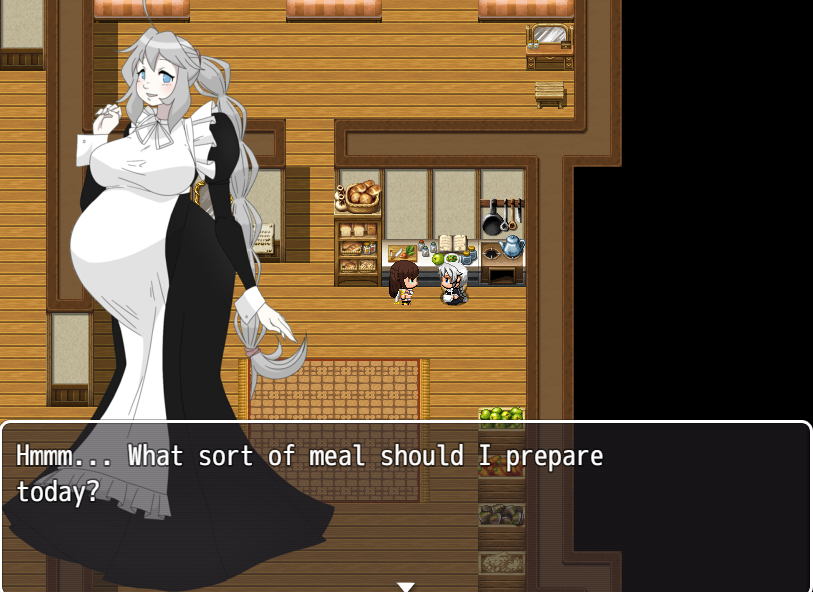Advance dialogue with the white arrow indicator
This screenshot has width=813, height=592.
(405, 586)
